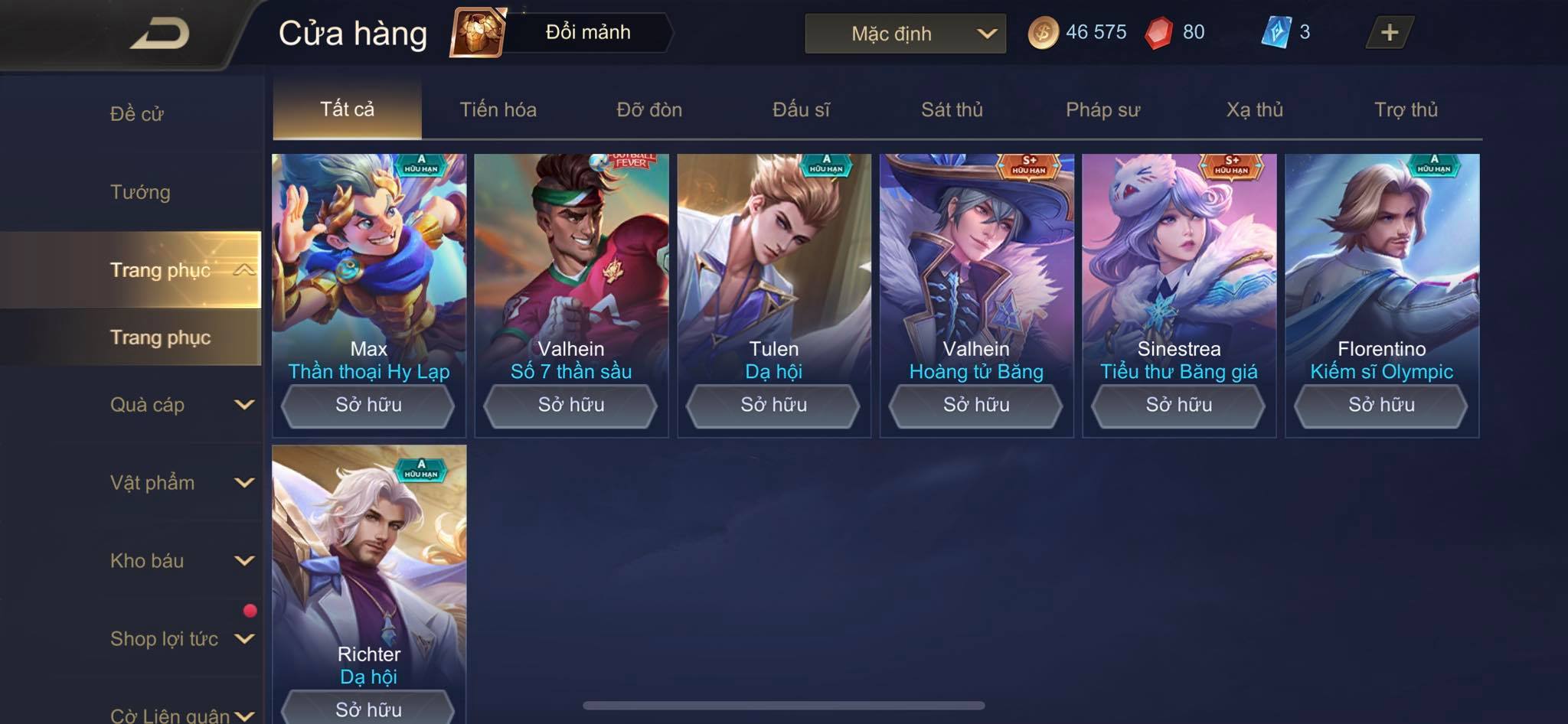The image size is (1568, 724).
Task: View the Trợ thủ tab
Action: pos(1406,109)
